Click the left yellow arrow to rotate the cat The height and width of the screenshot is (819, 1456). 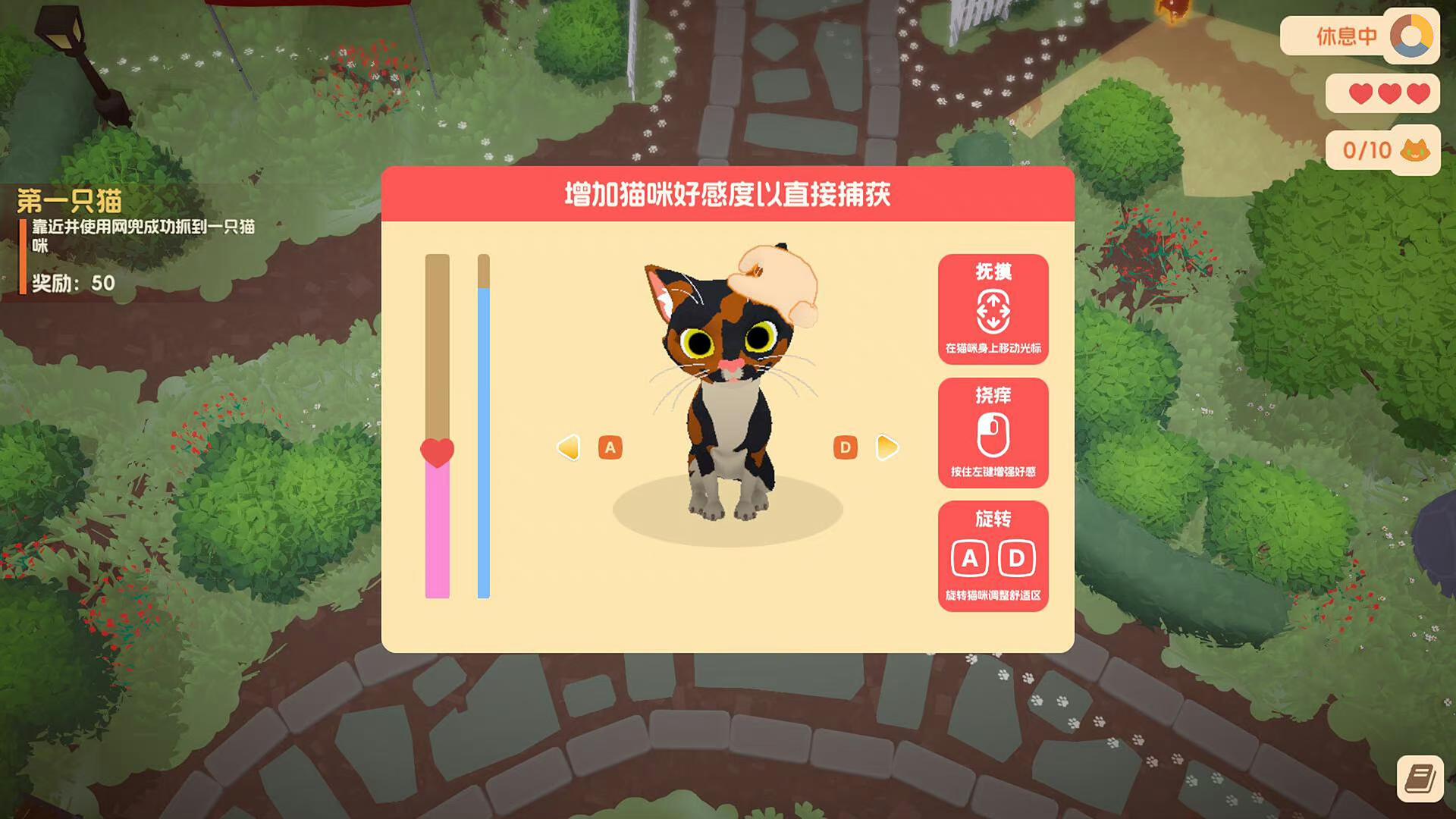coord(568,448)
